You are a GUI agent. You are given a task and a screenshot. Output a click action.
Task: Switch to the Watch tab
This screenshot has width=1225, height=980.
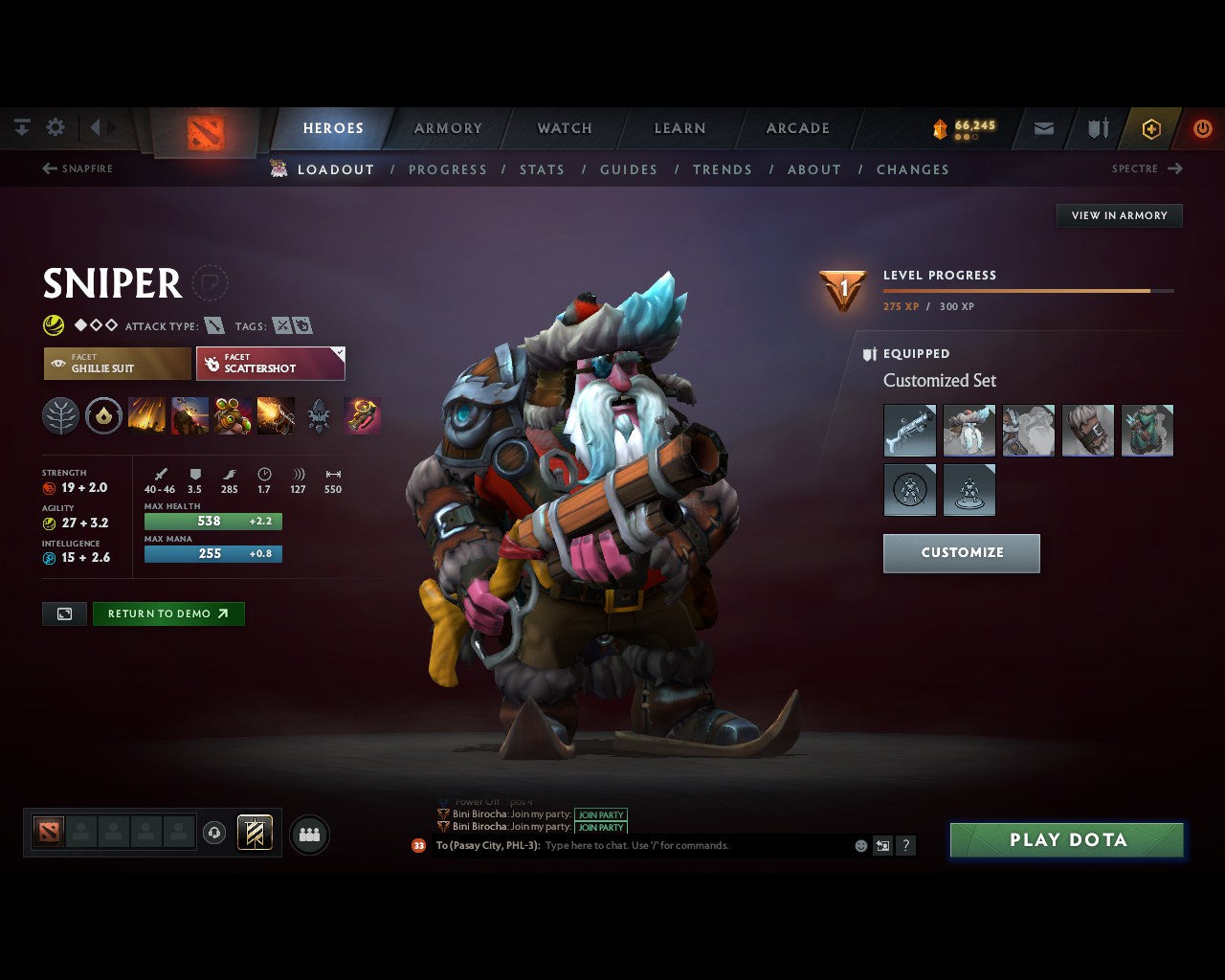tap(565, 128)
